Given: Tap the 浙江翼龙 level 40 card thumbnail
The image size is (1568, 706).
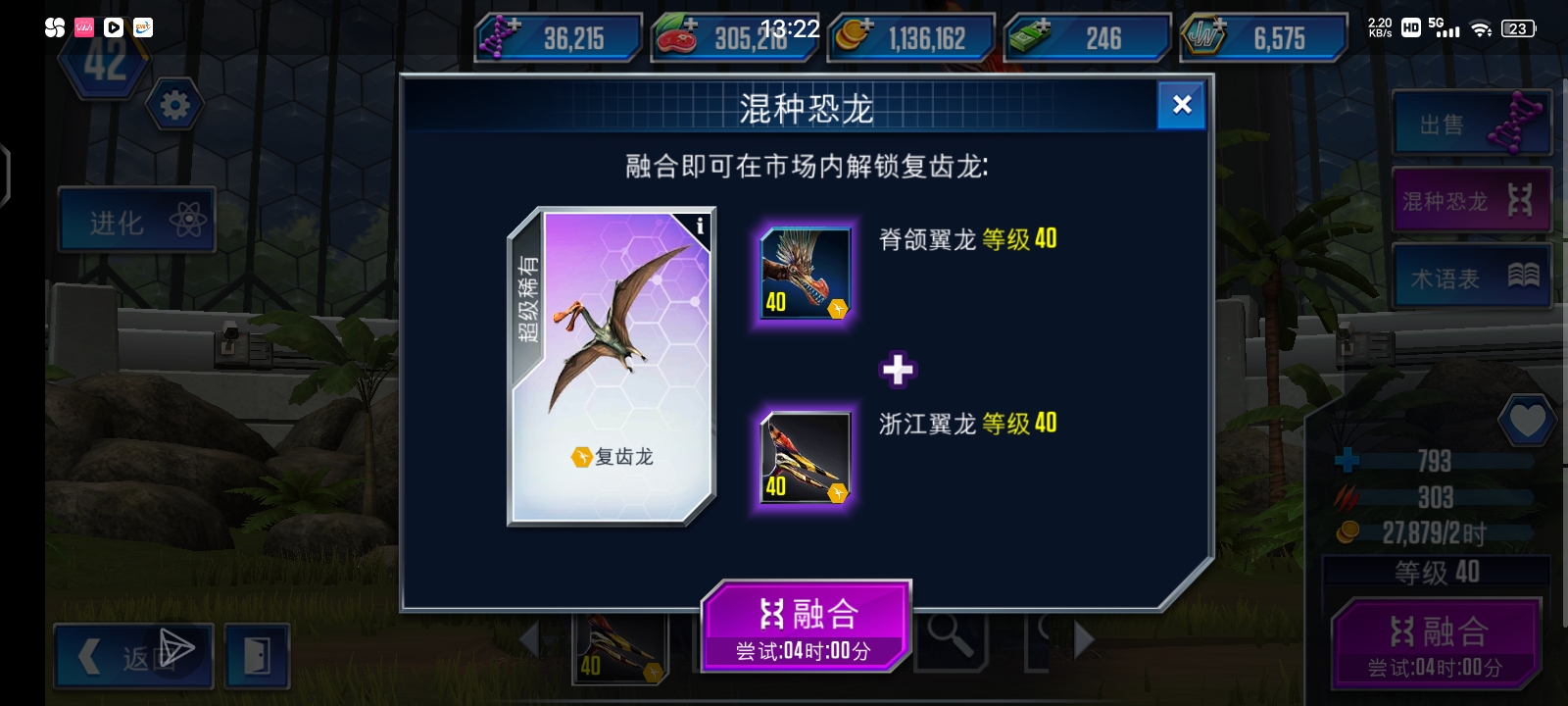Looking at the screenshot, I should pyautogui.click(x=804, y=457).
